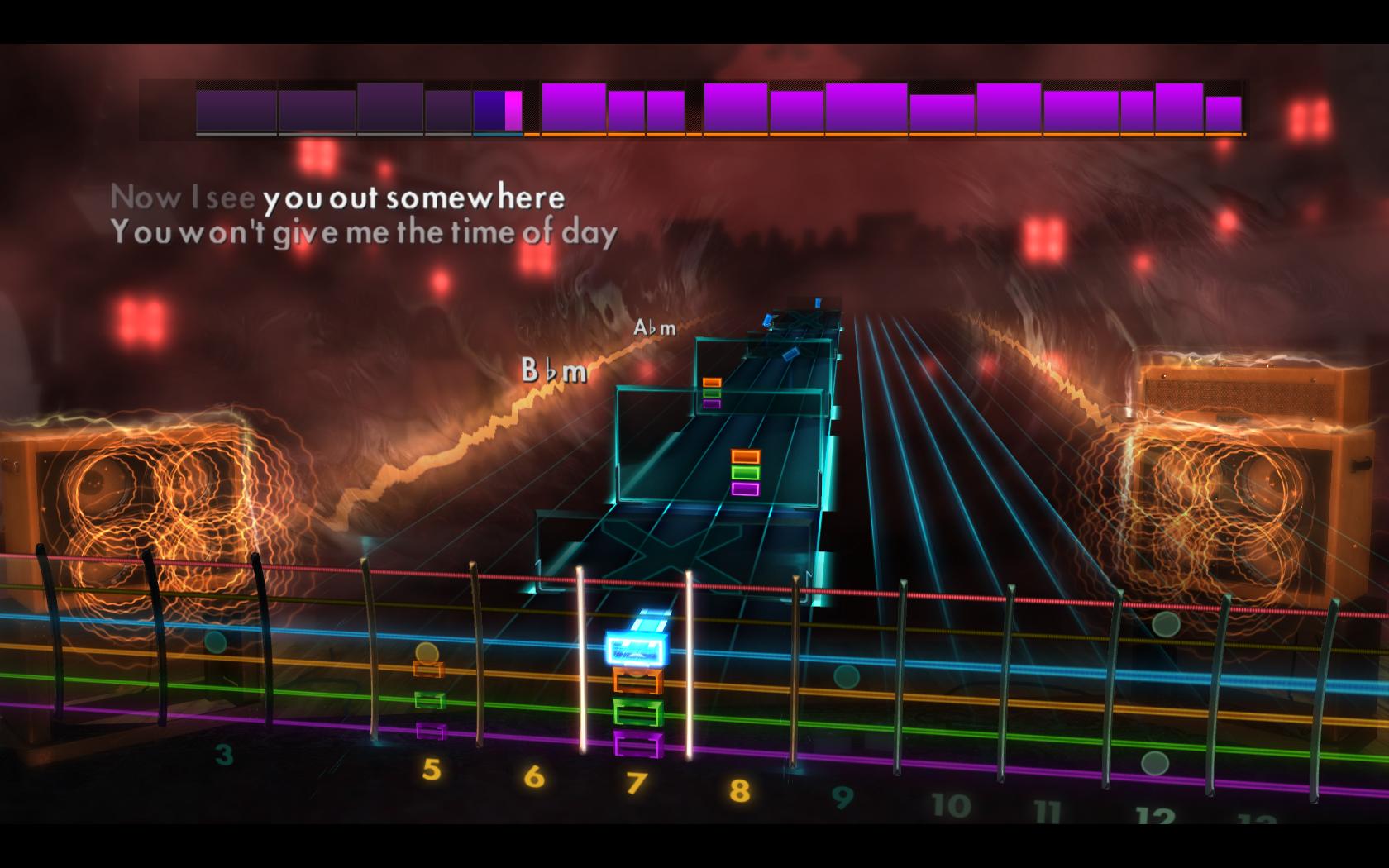Select the lyric line 'Now I see you out somewhere'

[339, 197]
